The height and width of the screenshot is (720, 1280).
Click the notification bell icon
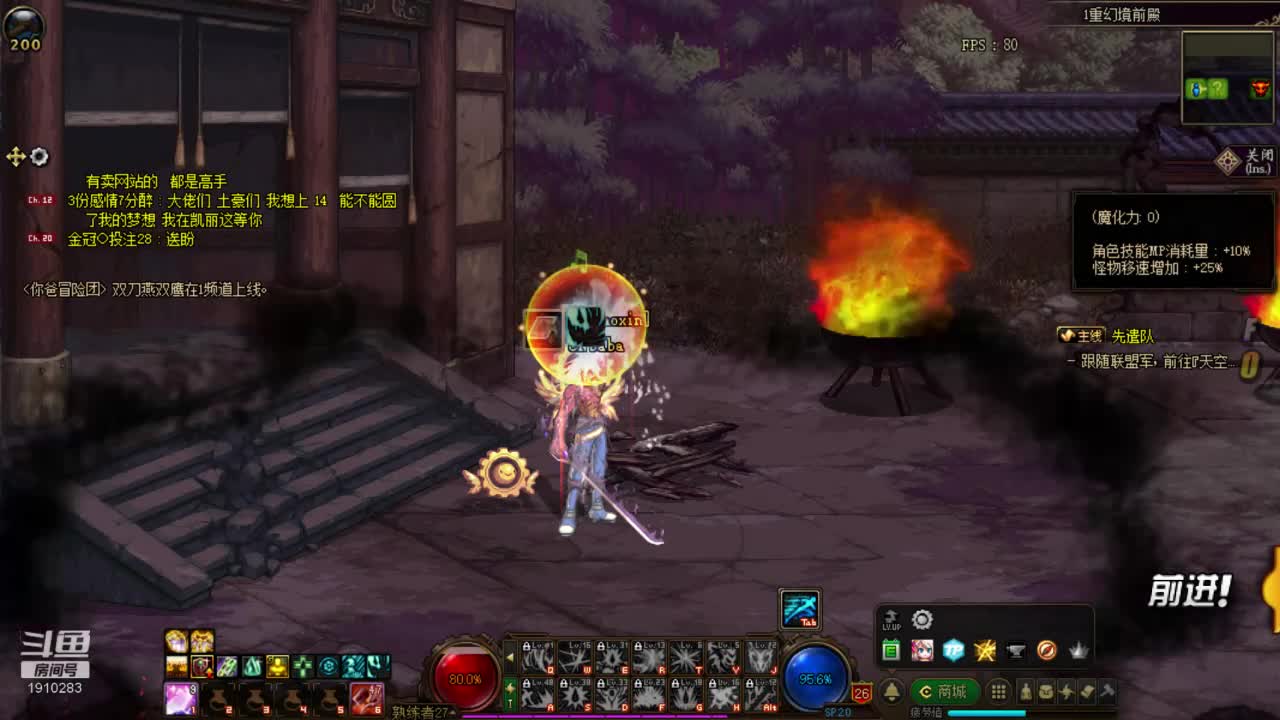coord(892,691)
